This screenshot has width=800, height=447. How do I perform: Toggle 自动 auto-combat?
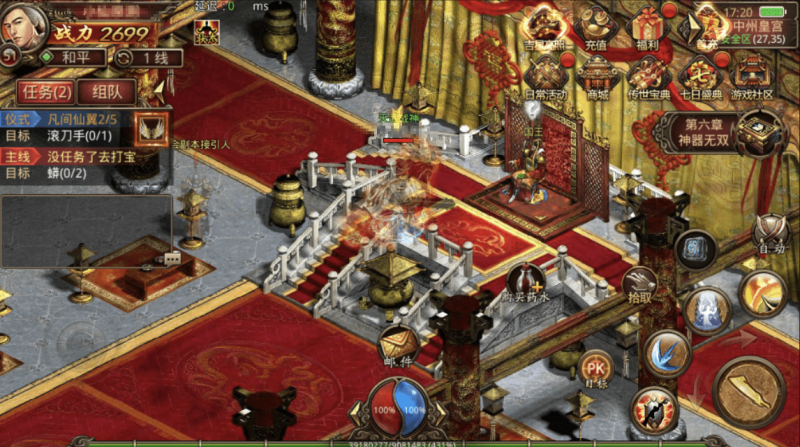click(771, 234)
